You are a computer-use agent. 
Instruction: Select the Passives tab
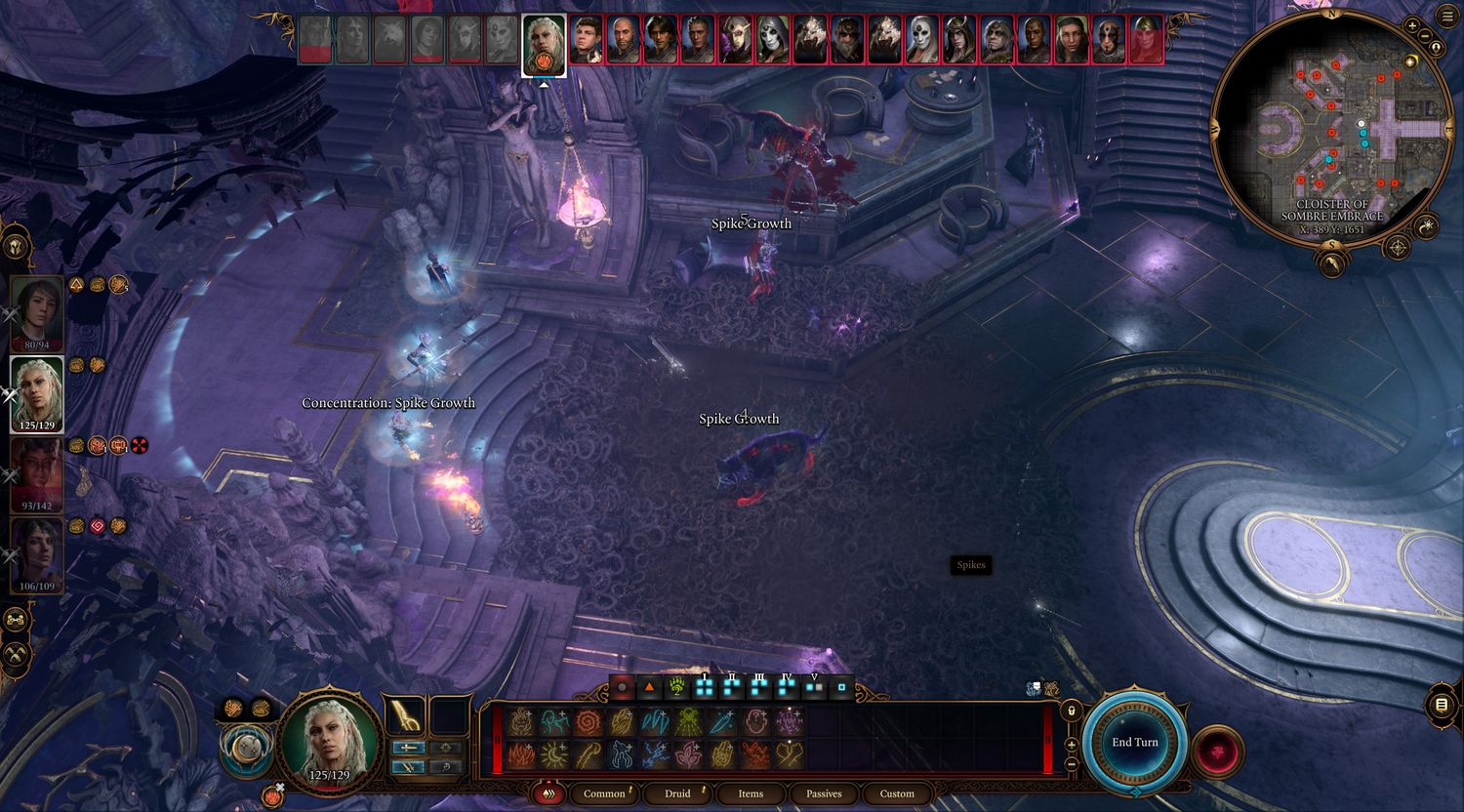(824, 793)
